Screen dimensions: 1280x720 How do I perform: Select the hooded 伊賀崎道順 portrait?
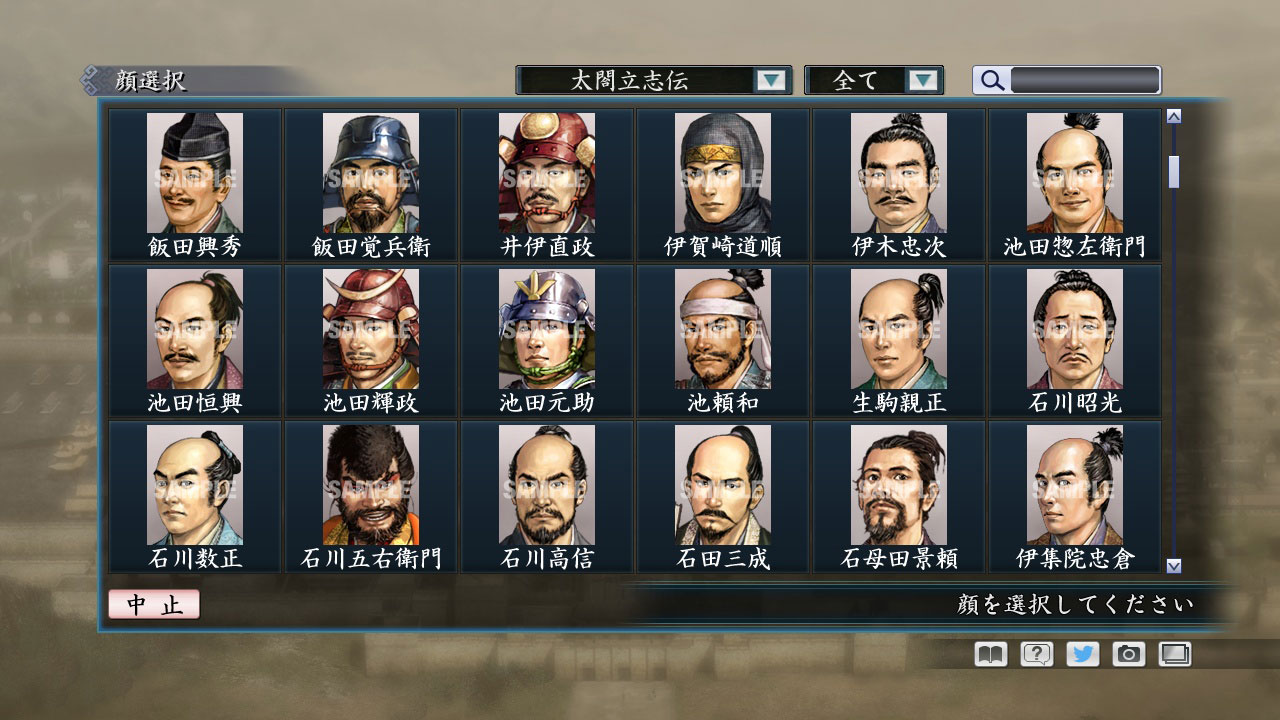pos(722,173)
